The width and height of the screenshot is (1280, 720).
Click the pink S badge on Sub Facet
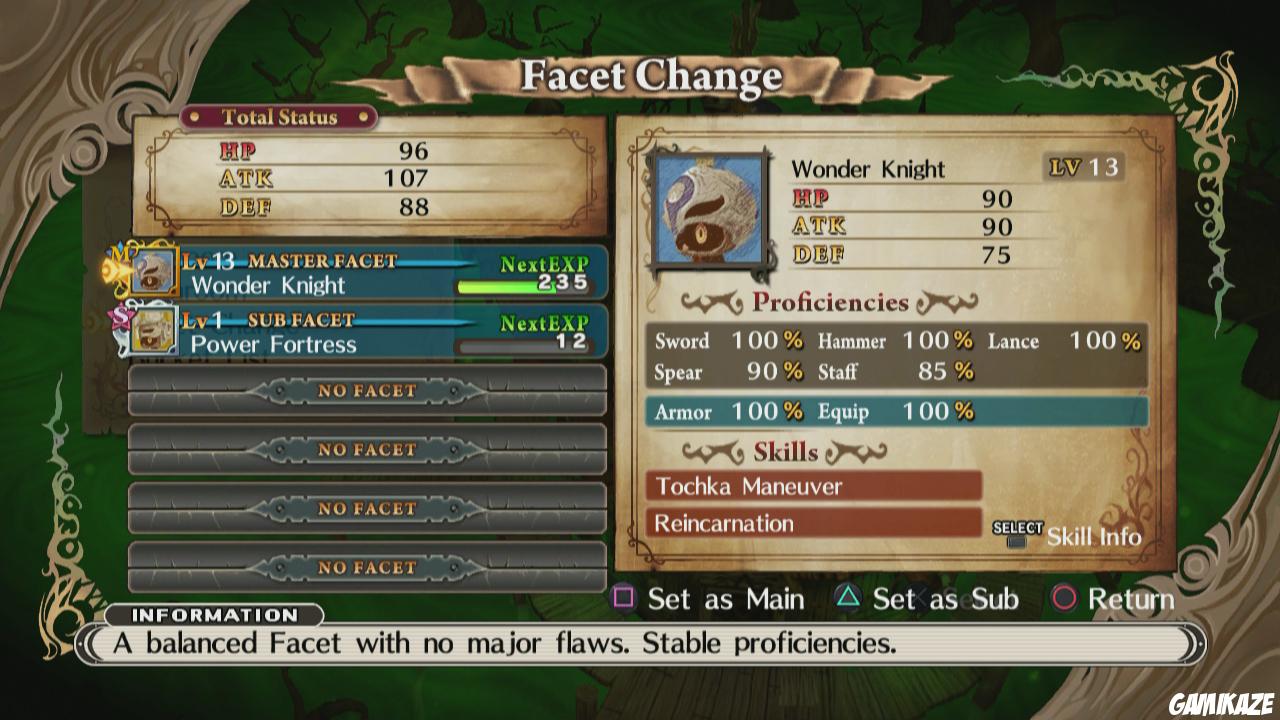[x=122, y=316]
